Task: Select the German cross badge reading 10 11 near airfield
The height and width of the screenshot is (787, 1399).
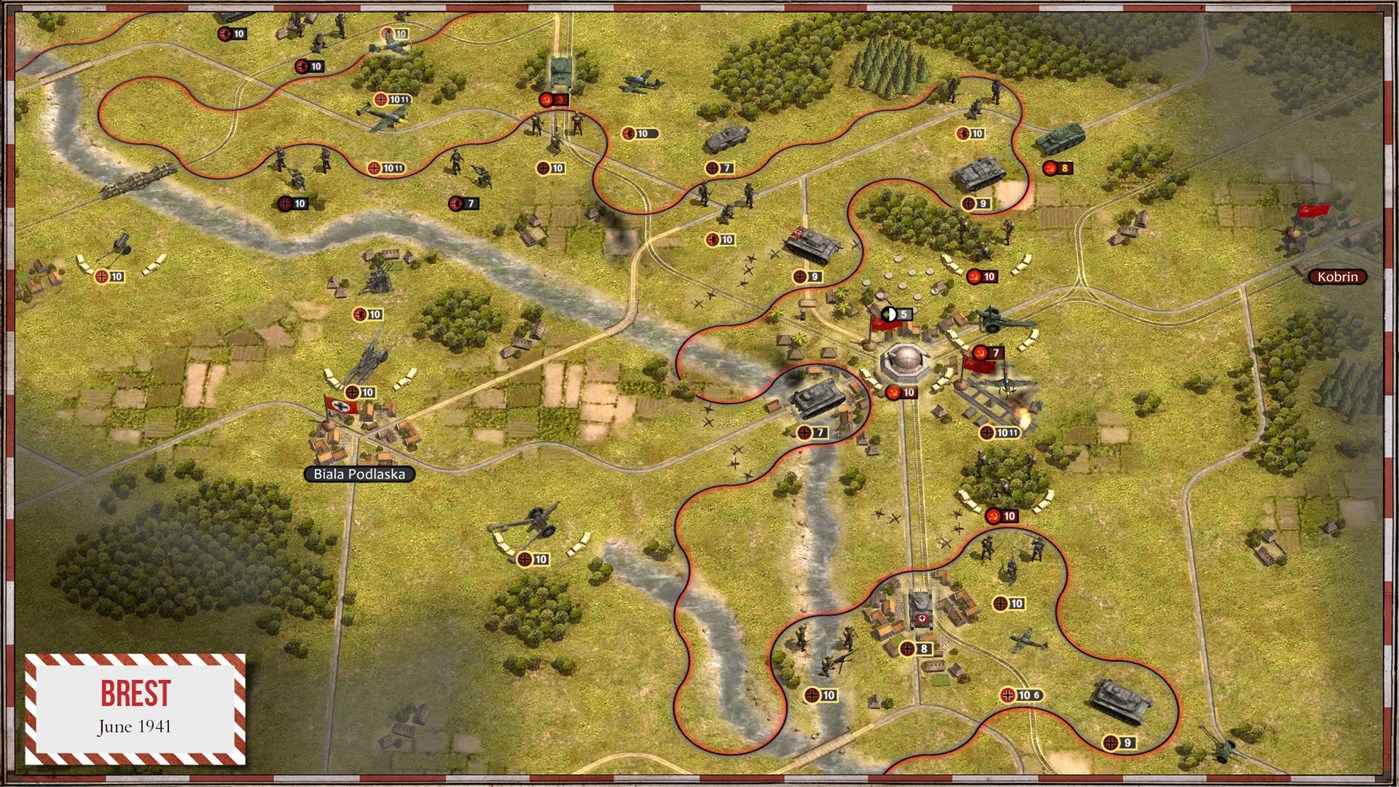Action: tap(999, 431)
